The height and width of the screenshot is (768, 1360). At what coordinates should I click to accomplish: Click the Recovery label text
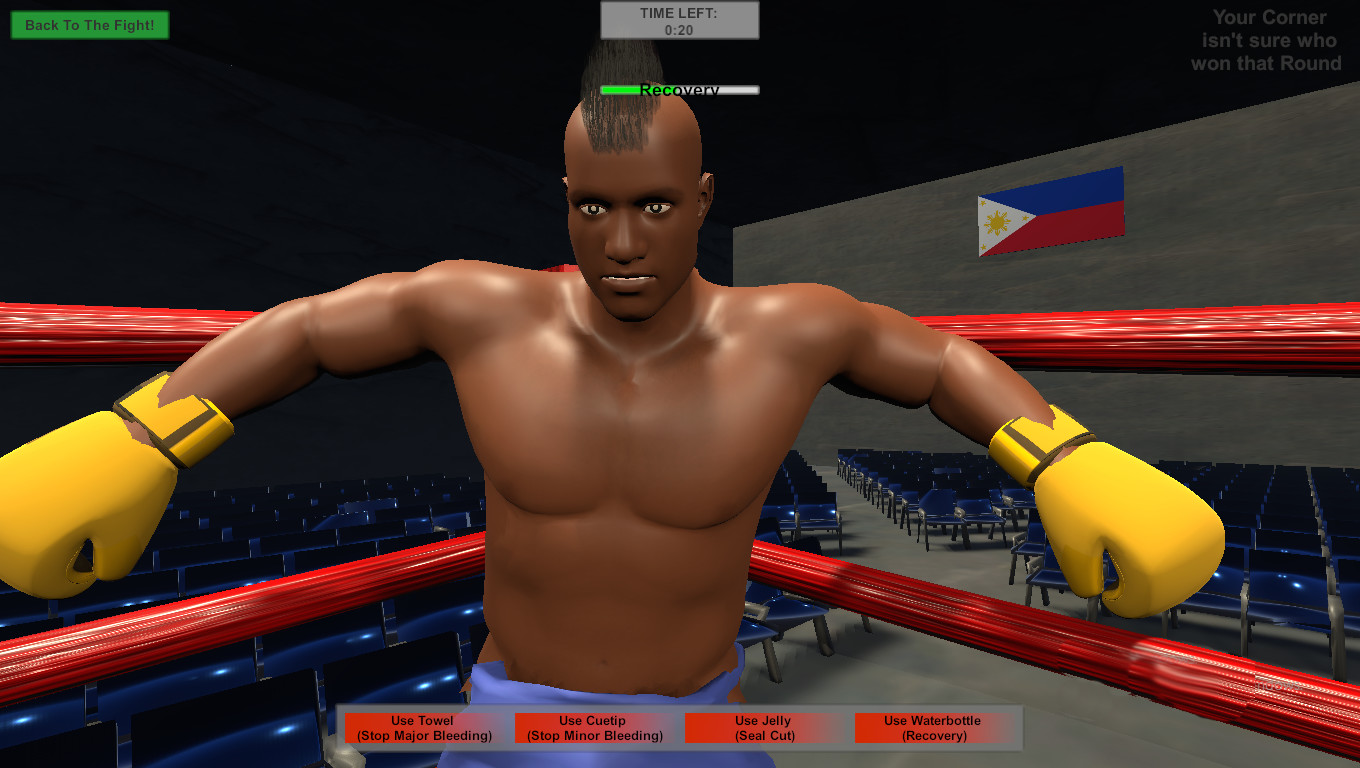(680, 90)
